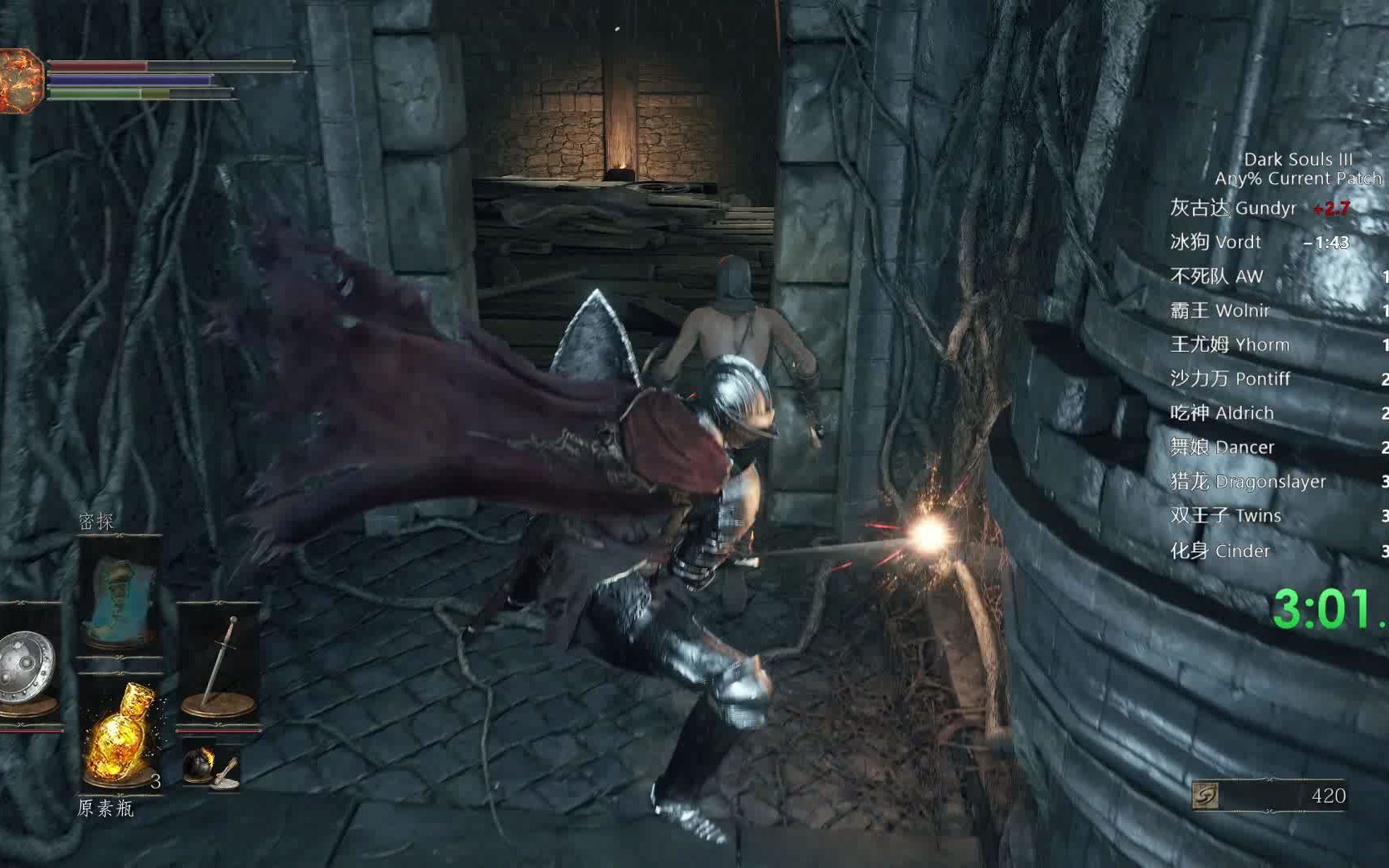Screen dimensions: 1389x868
Task: Select the 猎龙 Dragonslayer split
Action: [x=1248, y=482]
